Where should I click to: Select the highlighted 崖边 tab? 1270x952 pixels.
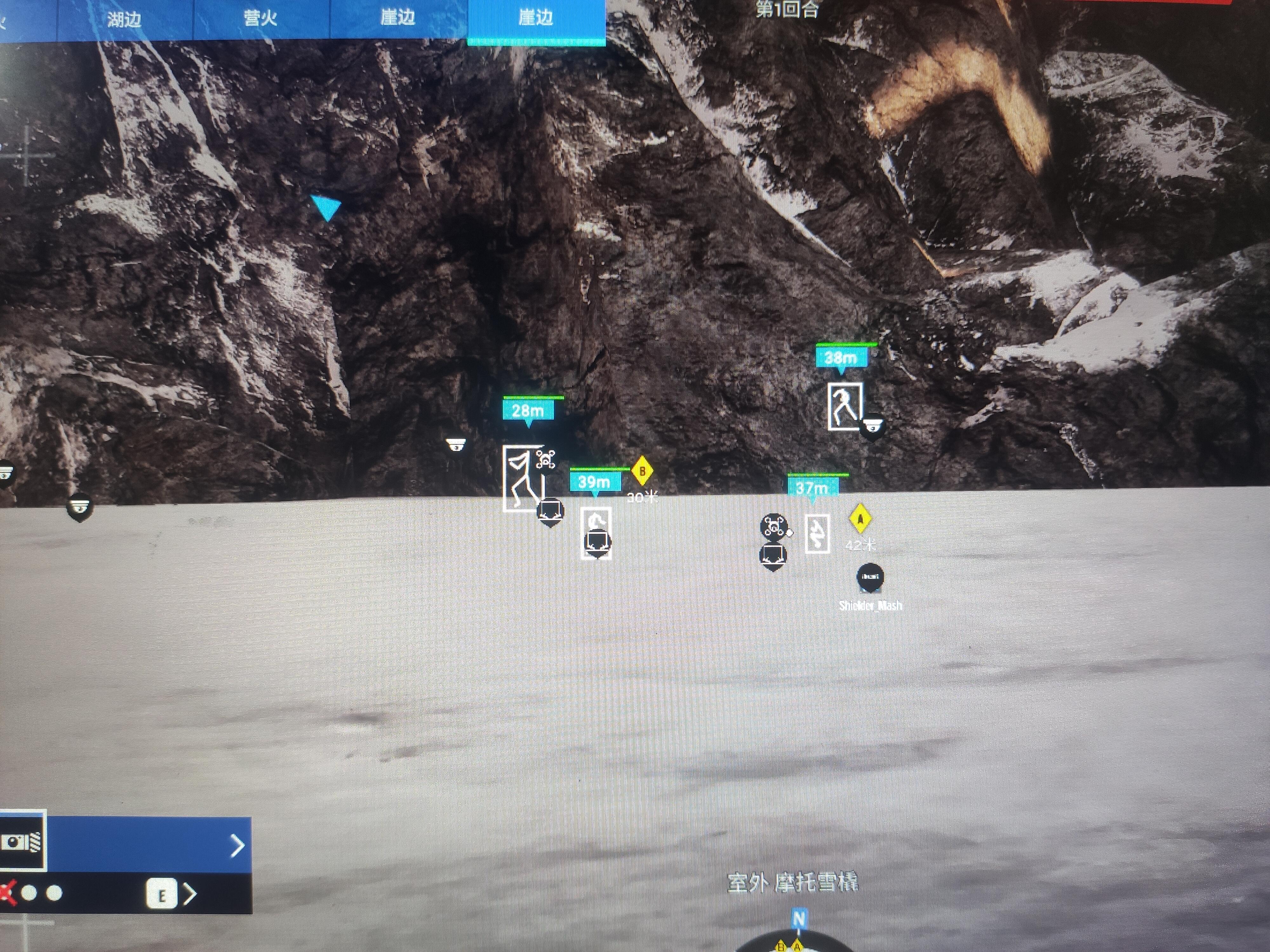pyautogui.click(x=536, y=18)
